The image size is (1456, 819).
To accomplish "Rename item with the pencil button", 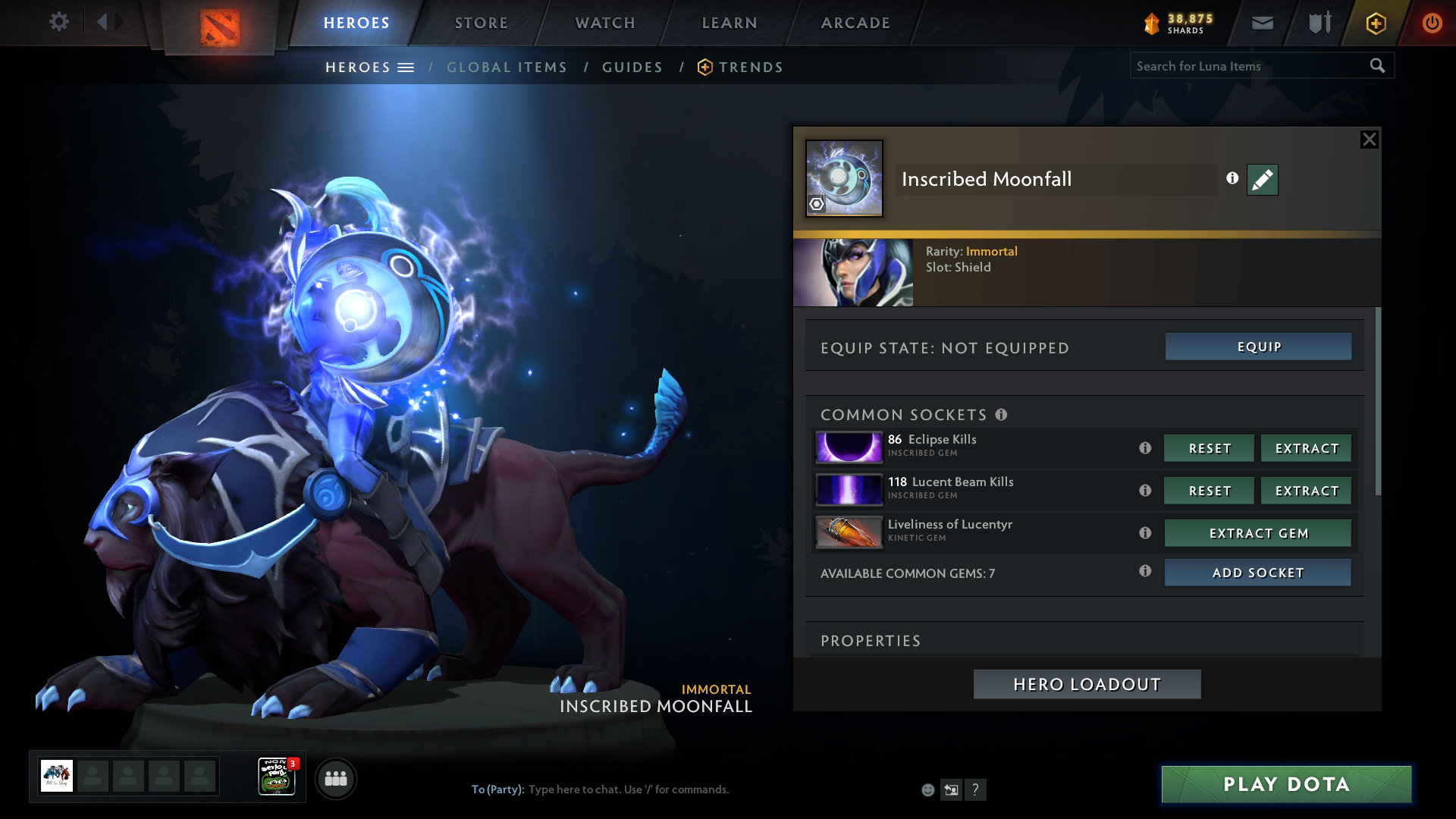I will click(1262, 180).
